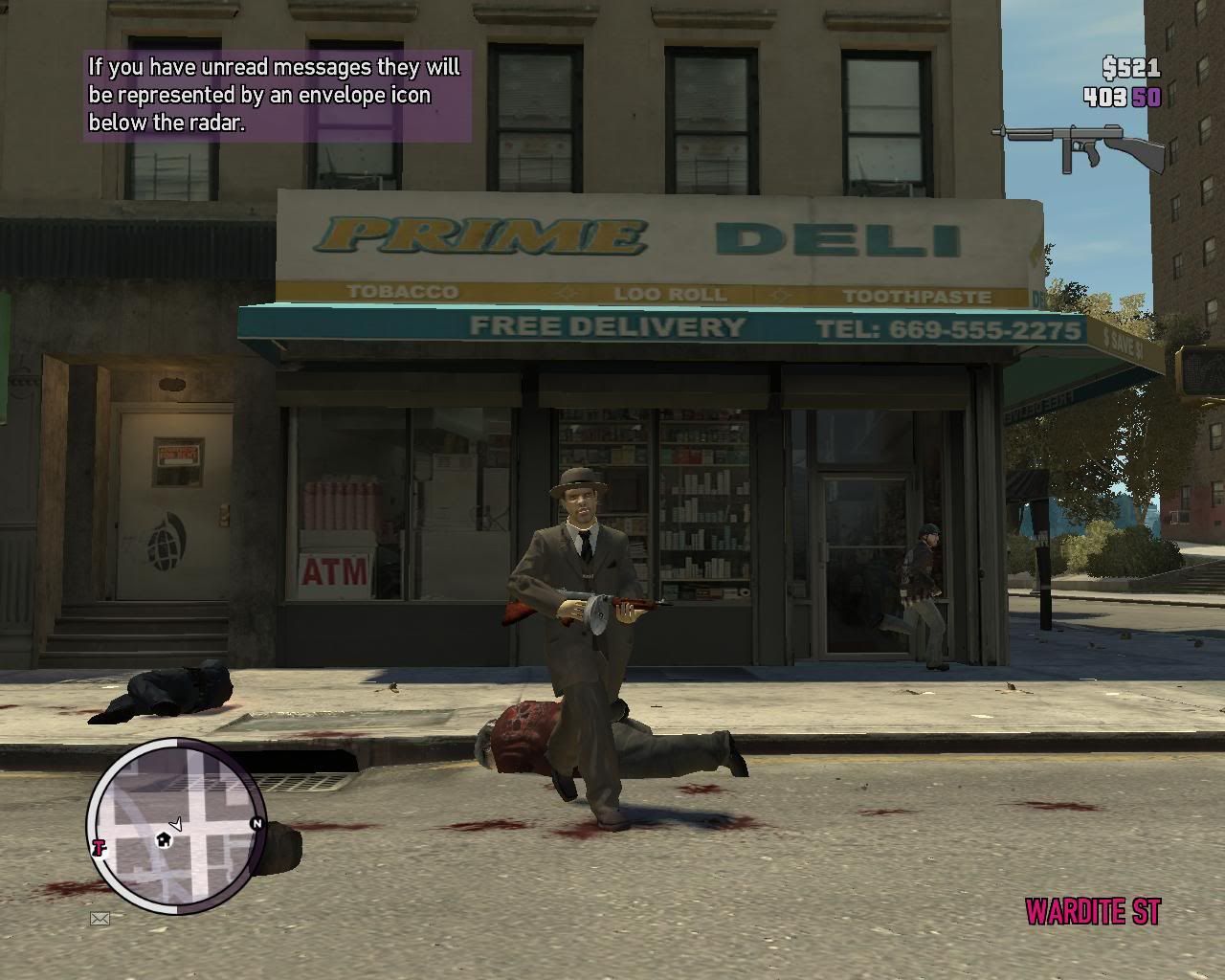Click the safehouse marker on the radar

164,839
